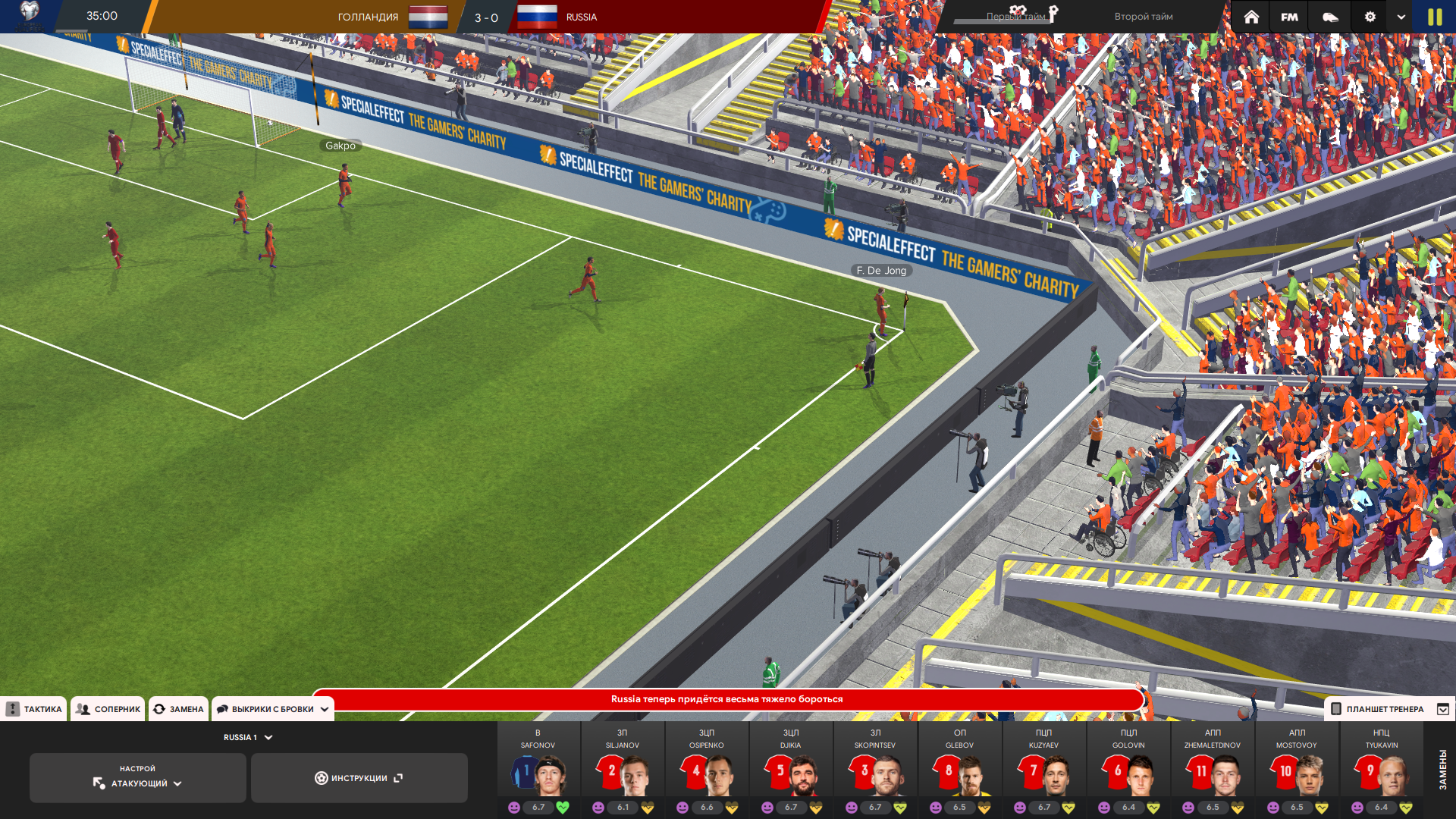Open the Замены substitutes side tab
Screen dimensions: 1456x819
pyautogui.click(x=1442, y=769)
